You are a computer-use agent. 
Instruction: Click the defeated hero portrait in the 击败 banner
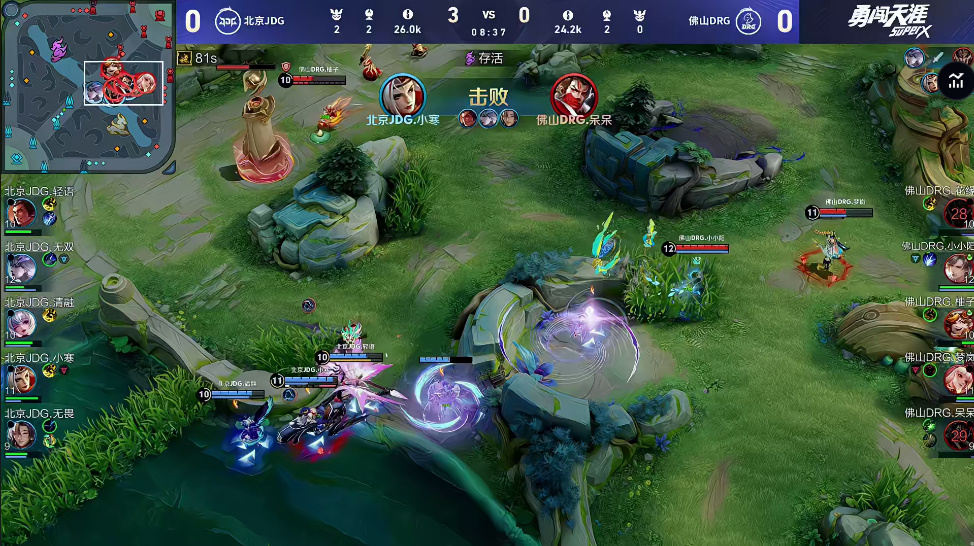coord(571,95)
